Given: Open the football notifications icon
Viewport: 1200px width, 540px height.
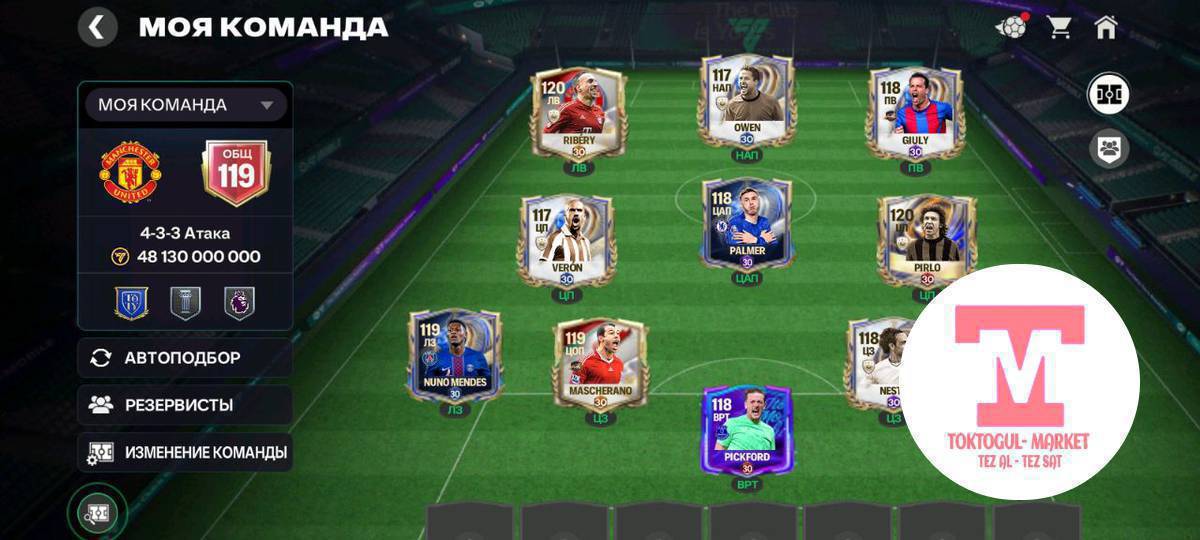Looking at the screenshot, I should [1011, 27].
